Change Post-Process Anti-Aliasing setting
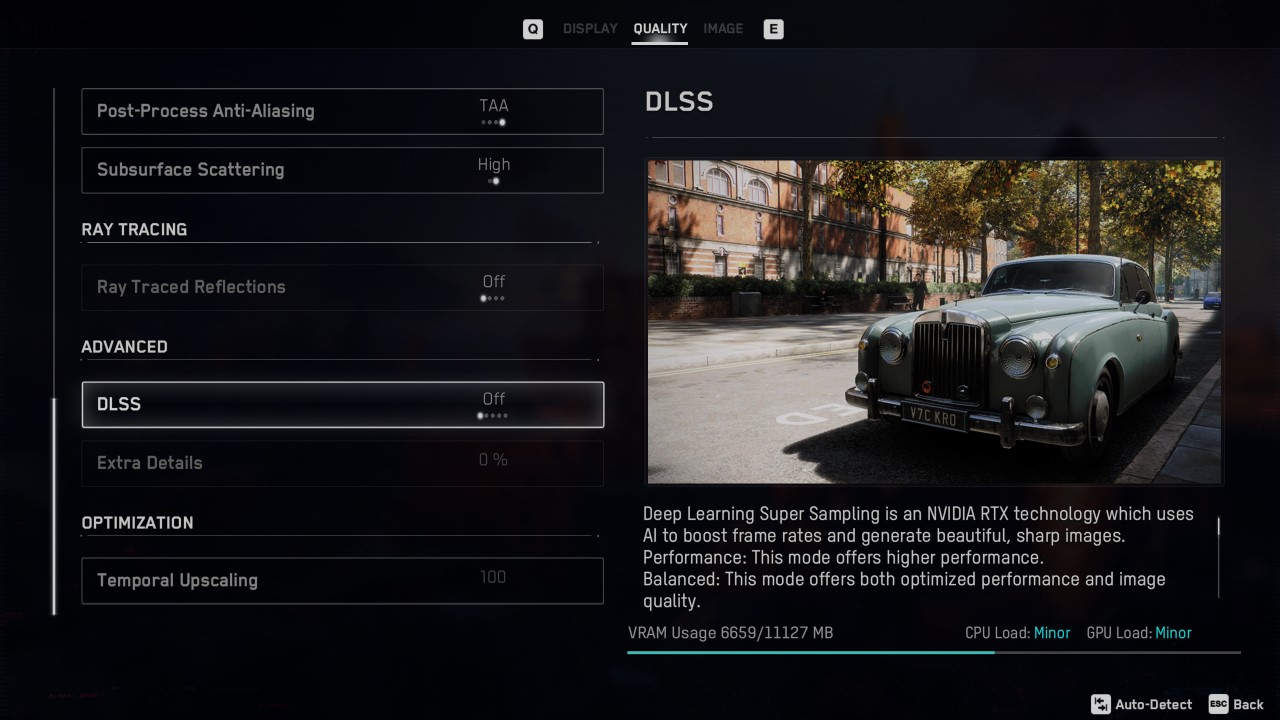Image resolution: width=1280 pixels, height=720 pixels. point(342,111)
